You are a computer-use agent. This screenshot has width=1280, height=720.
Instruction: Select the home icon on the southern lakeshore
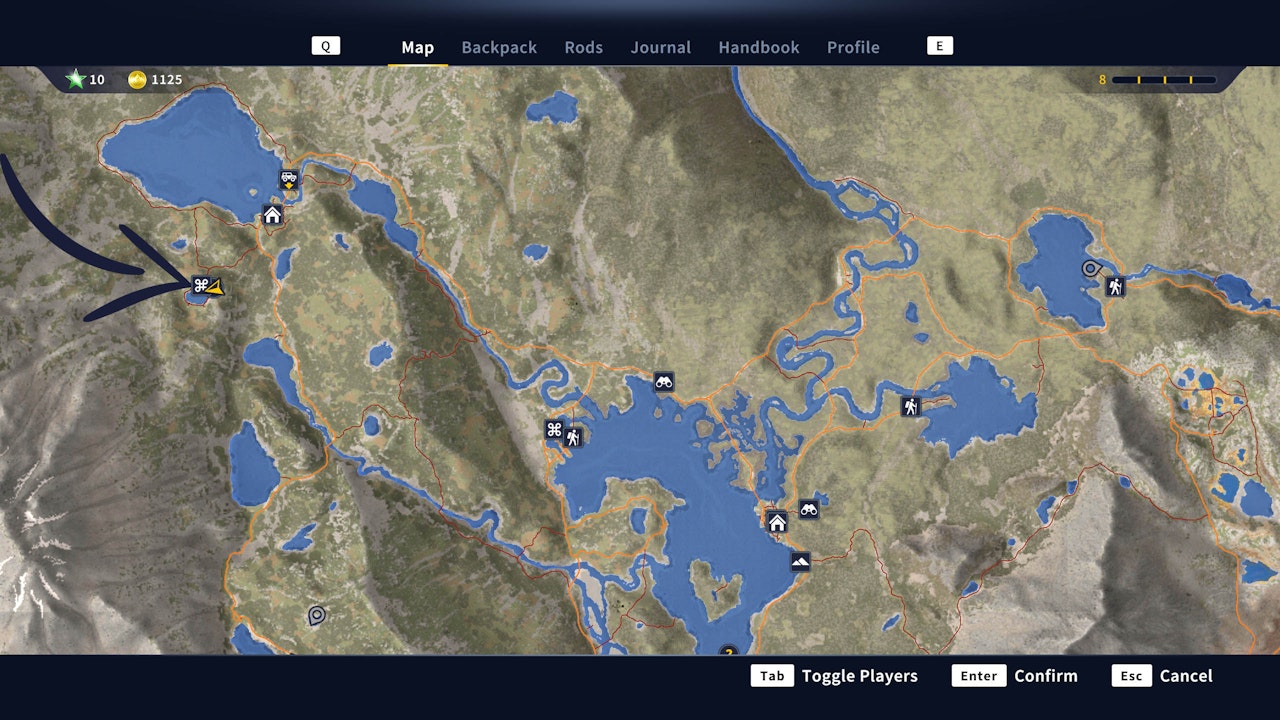coord(775,521)
